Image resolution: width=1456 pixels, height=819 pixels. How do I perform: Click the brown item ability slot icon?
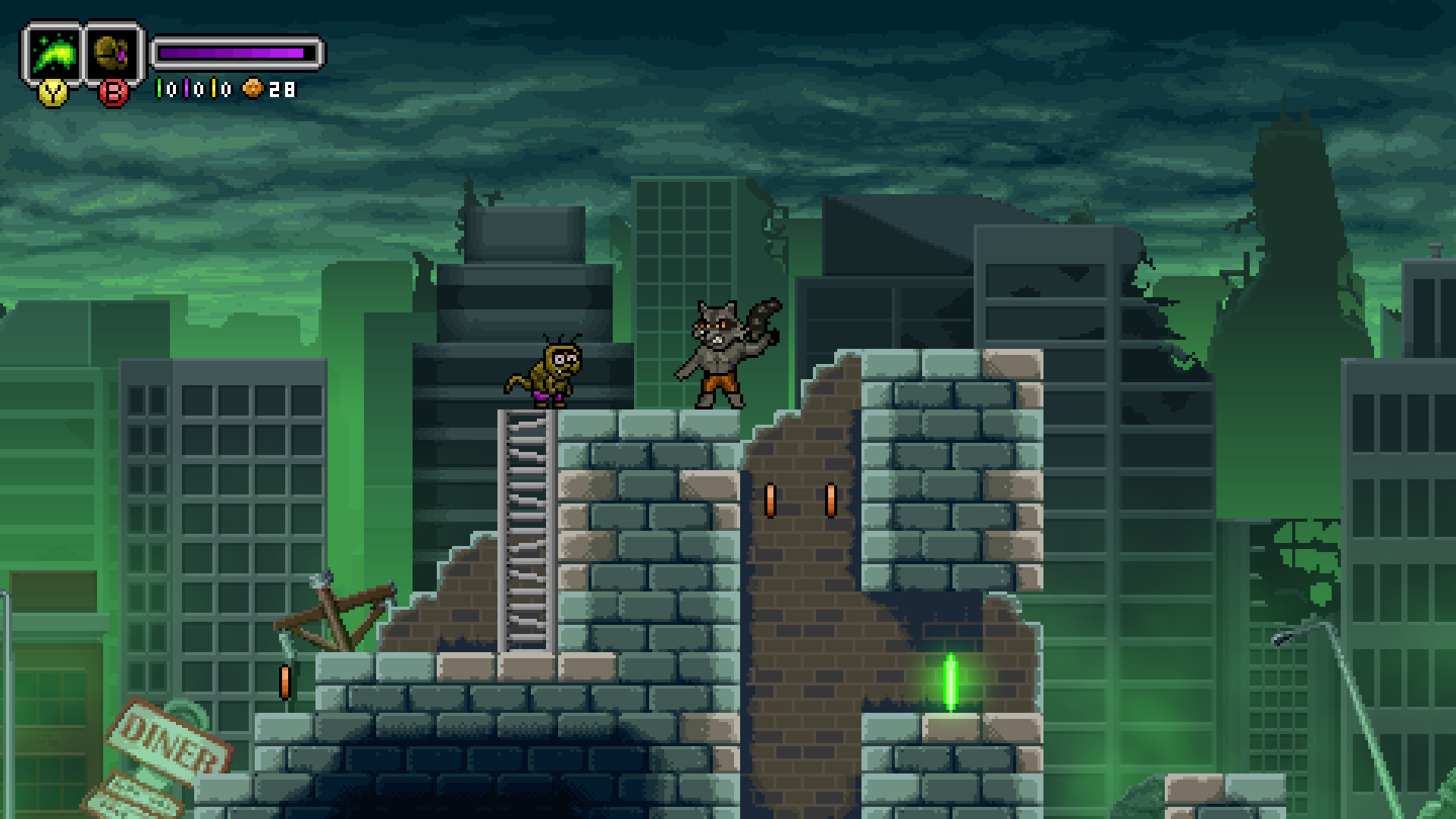[111, 53]
